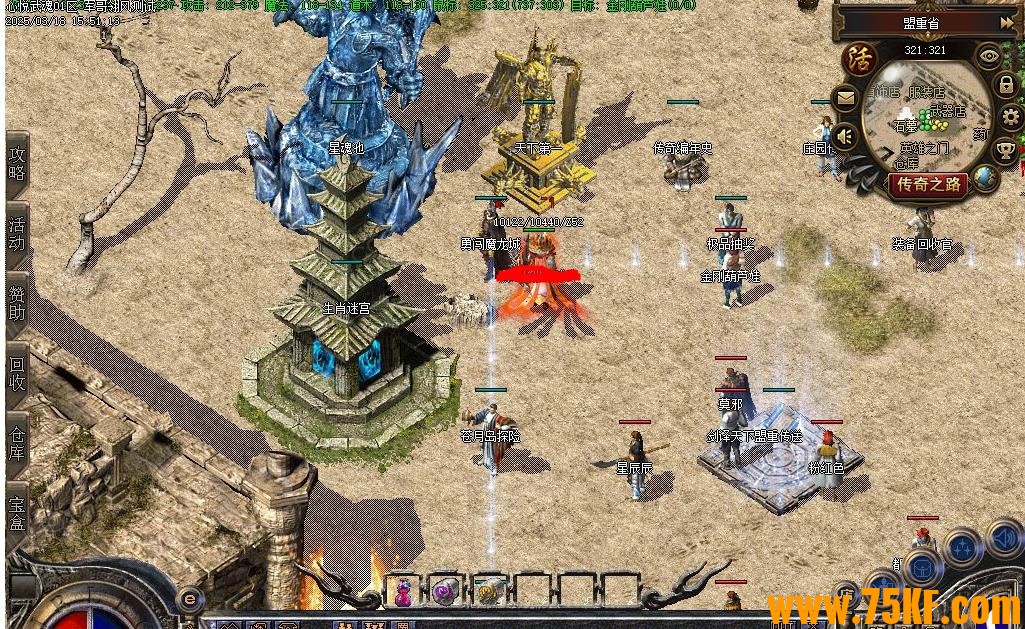
Task: Open the world map globe icon
Action: [x=986, y=179]
